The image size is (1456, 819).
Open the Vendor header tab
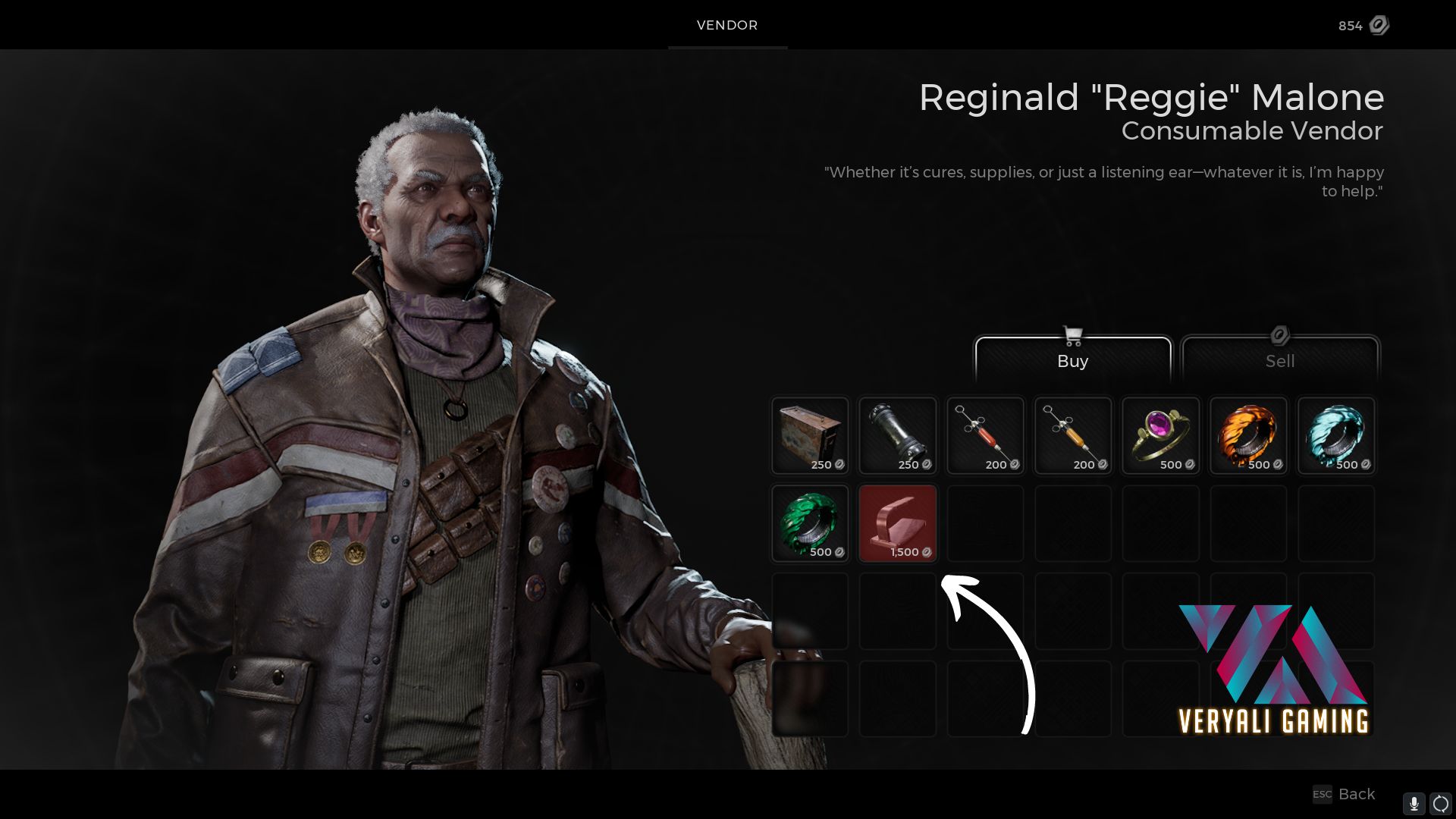coord(727,25)
